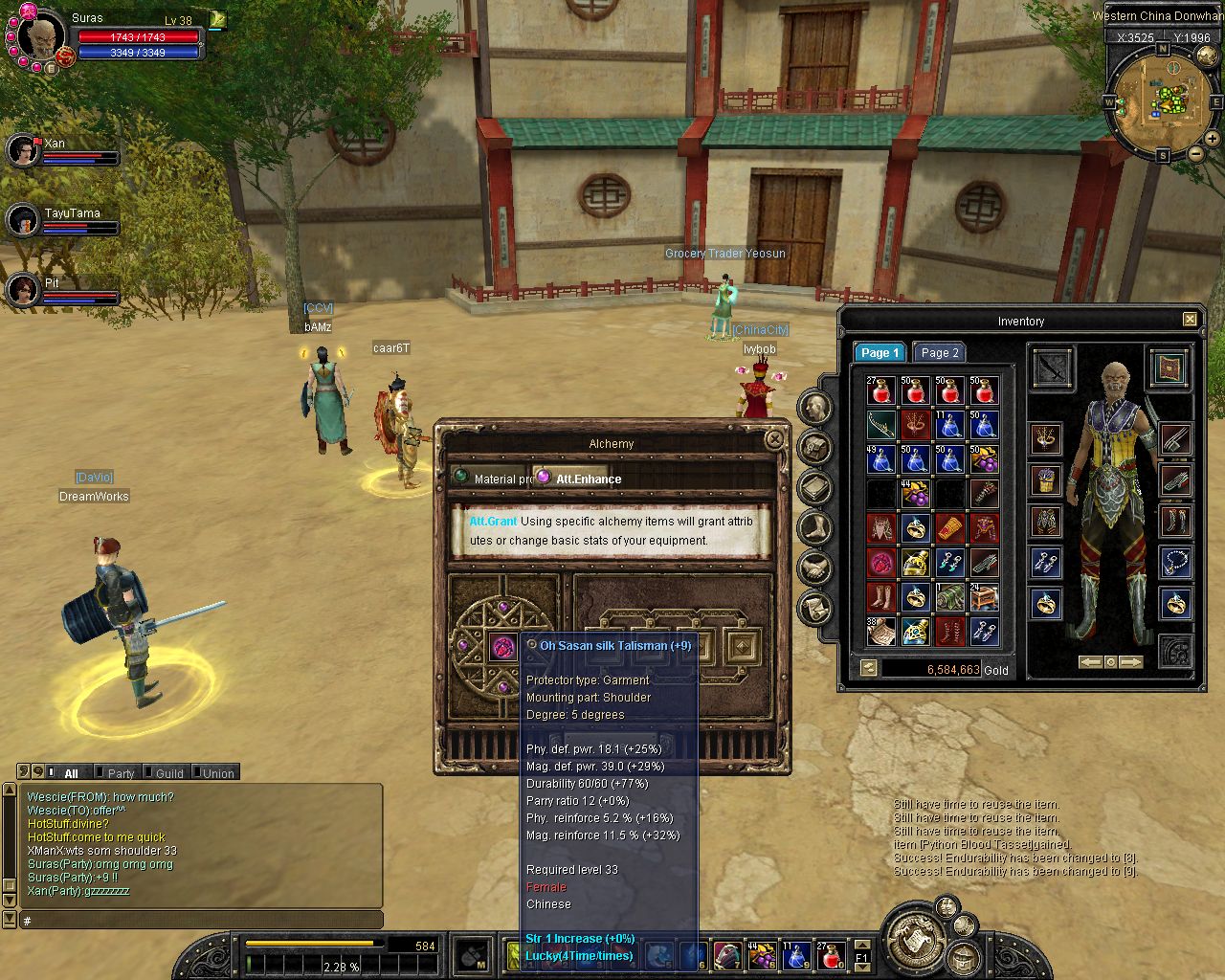Select the Party chat tab
Image resolution: width=1225 pixels, height=980 pixels.
120,773
